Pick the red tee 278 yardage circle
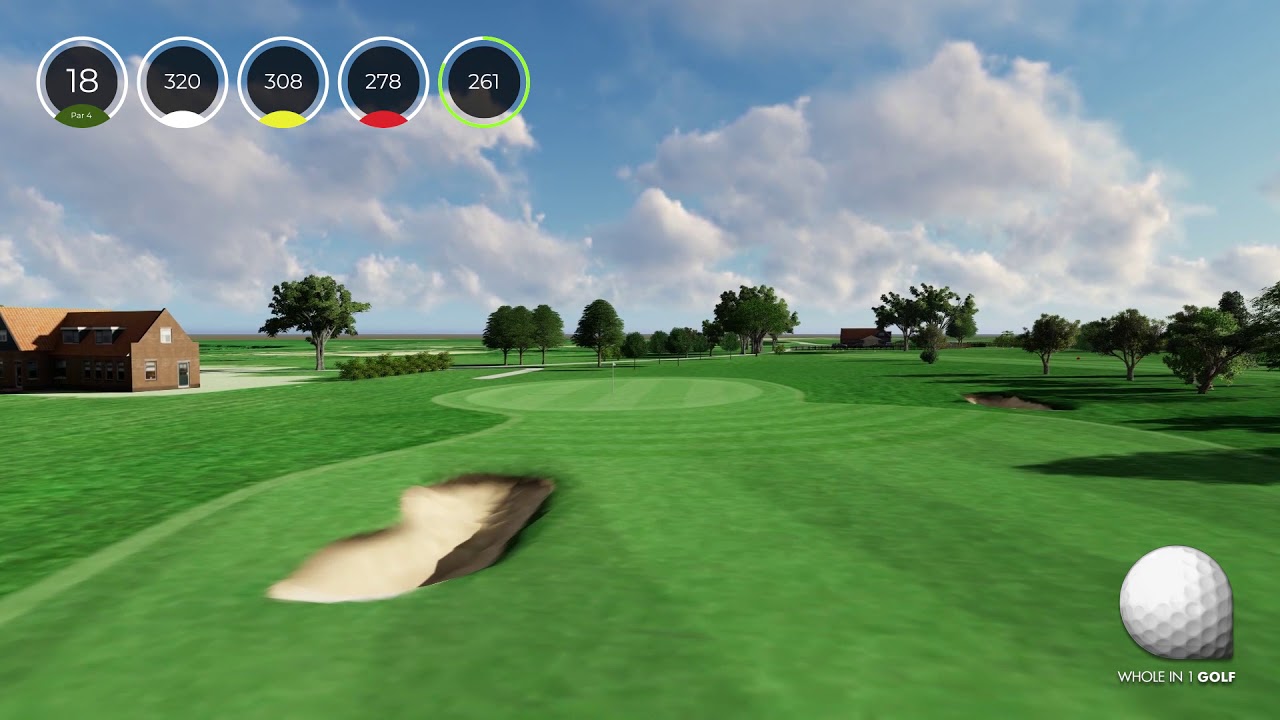Image resolution: width=1280 pixels, height=720 pixels. tap(383, 82)
